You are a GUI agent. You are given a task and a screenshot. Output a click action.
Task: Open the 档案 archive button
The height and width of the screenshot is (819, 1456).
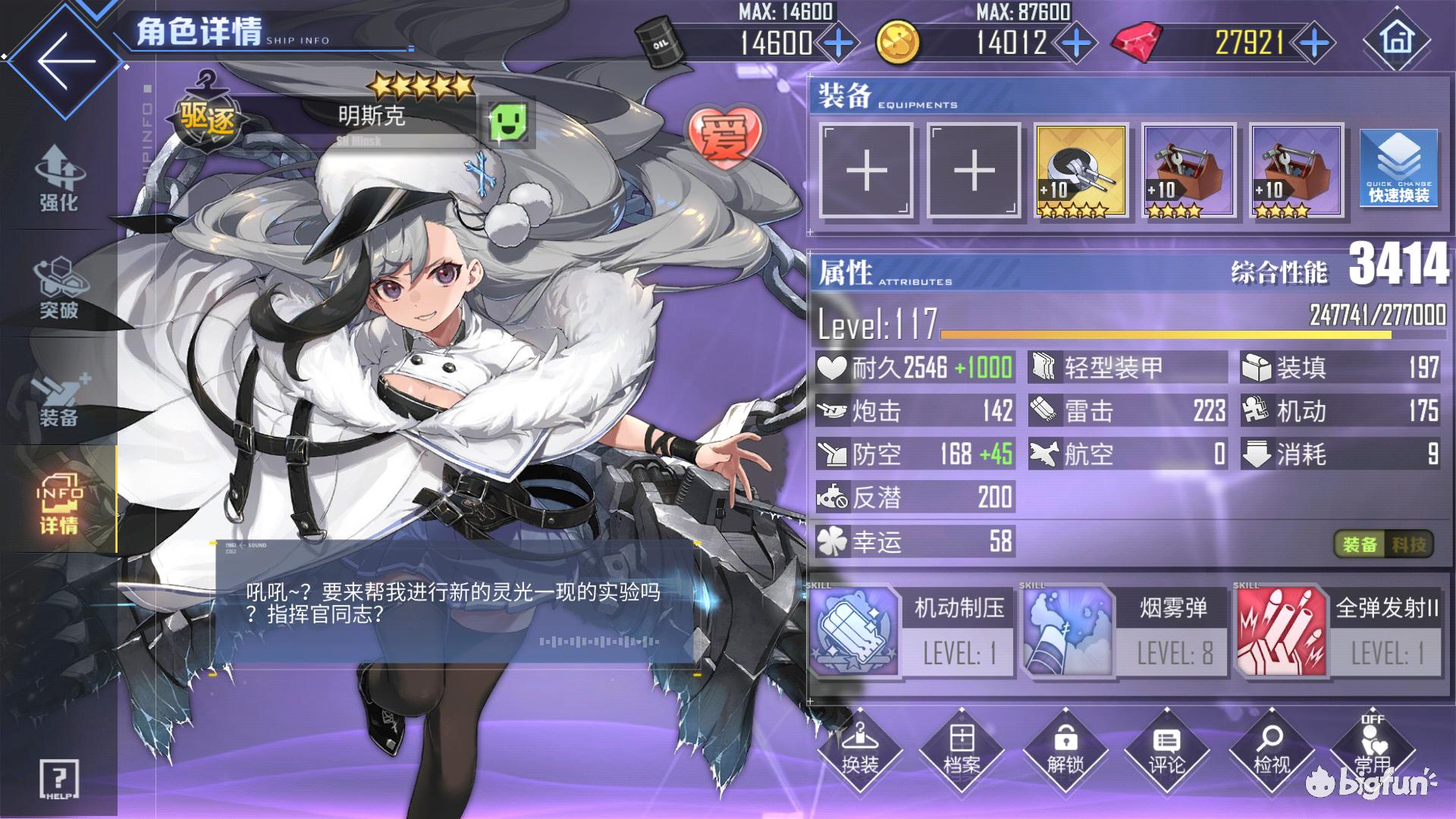click(962, 749)
